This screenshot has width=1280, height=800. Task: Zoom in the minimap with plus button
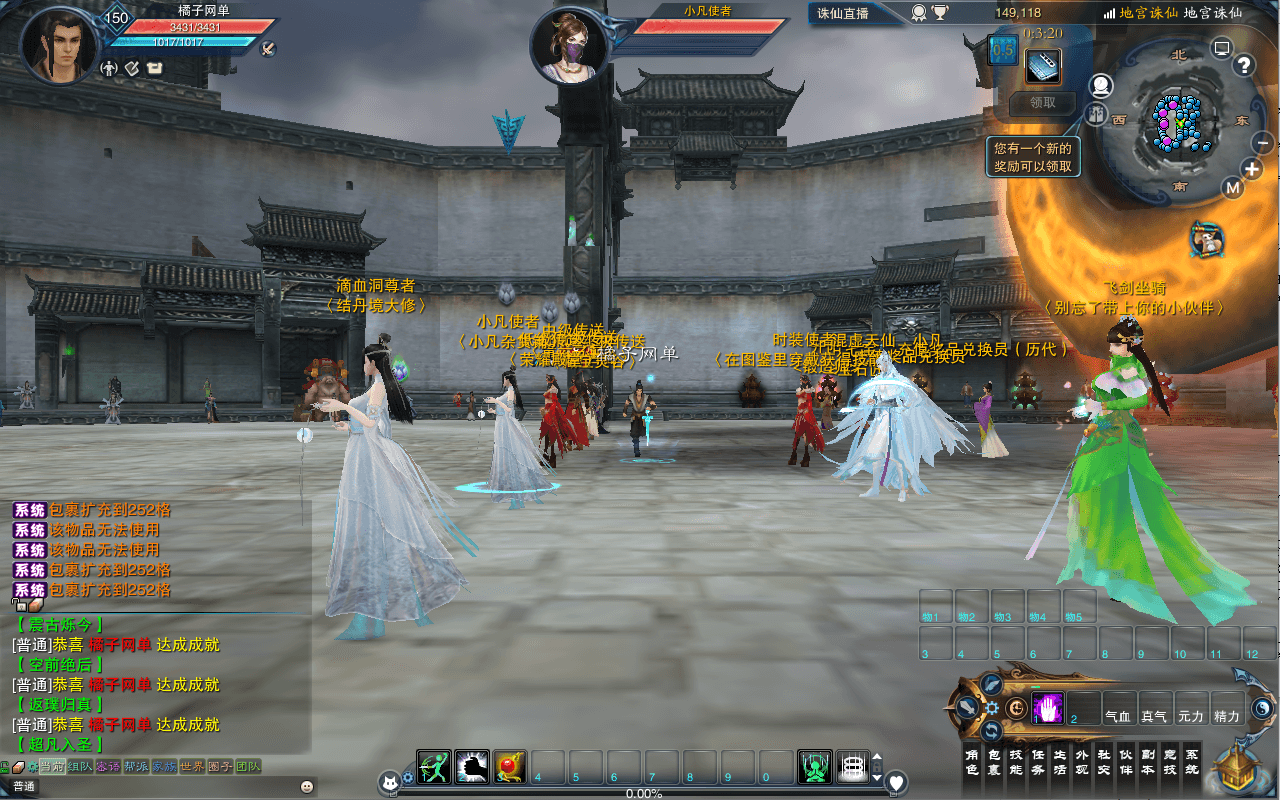[1252, 169]
